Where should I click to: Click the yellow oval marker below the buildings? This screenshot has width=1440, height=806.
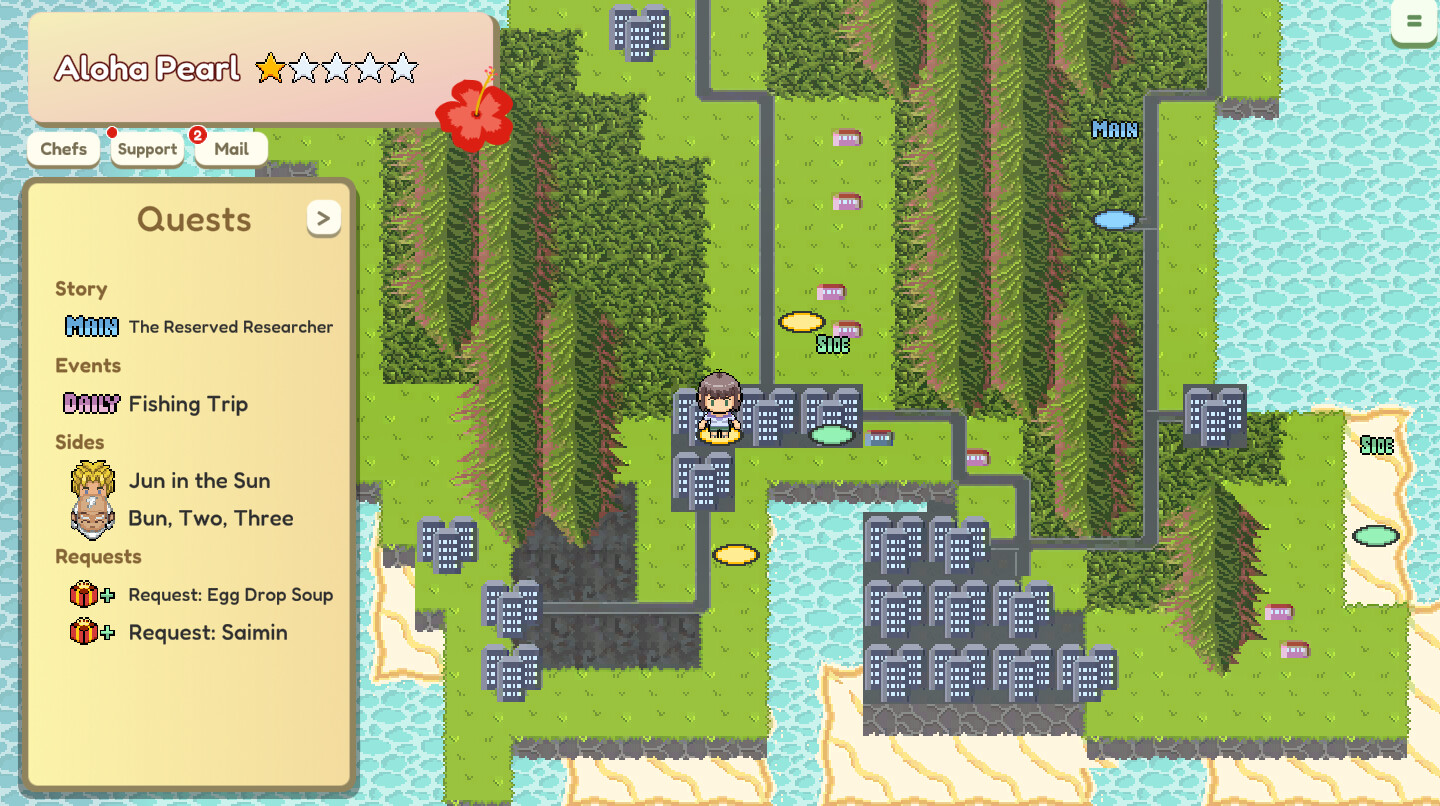[x=735, y=556]
